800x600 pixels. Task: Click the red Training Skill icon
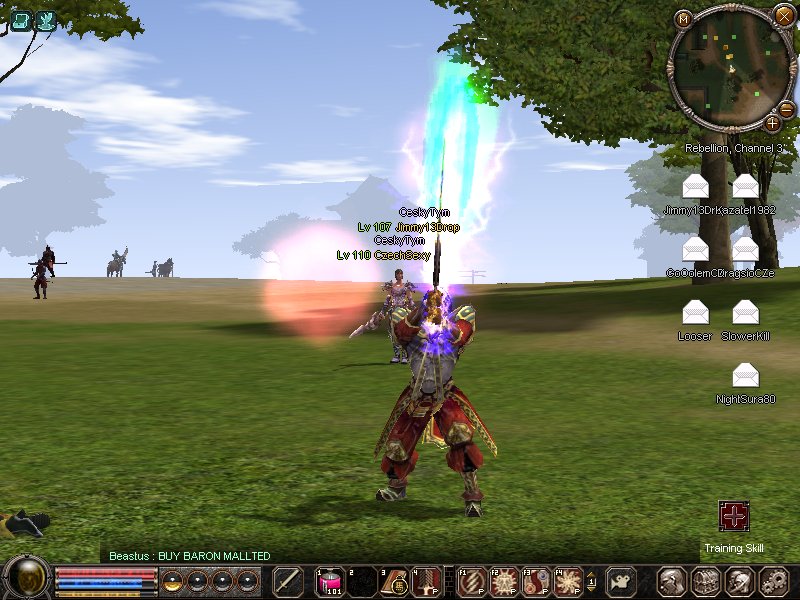734,517
